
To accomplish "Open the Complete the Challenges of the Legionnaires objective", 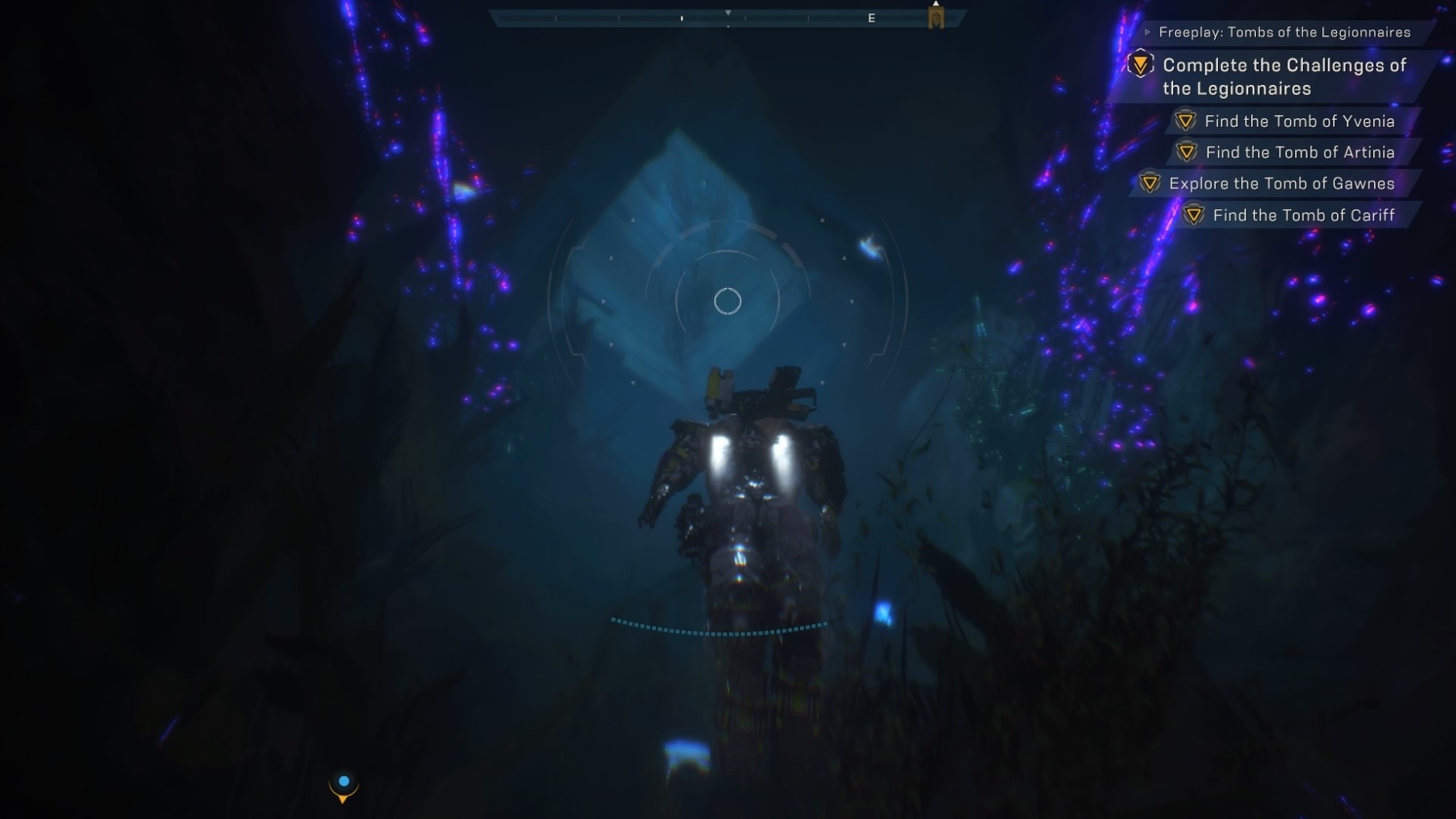I will pos(1284,76).
